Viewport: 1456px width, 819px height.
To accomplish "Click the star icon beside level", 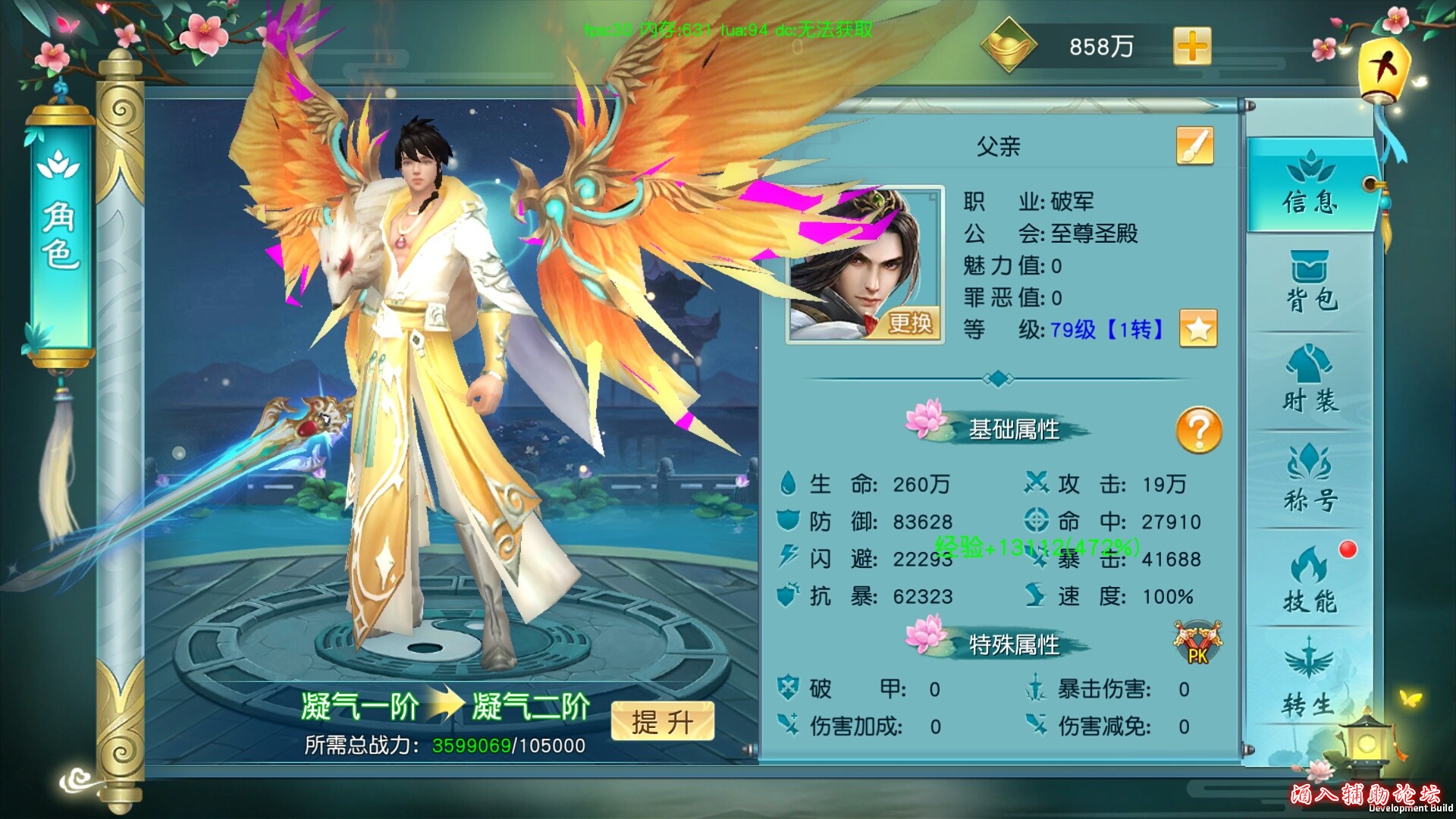I will [1198, 329].
